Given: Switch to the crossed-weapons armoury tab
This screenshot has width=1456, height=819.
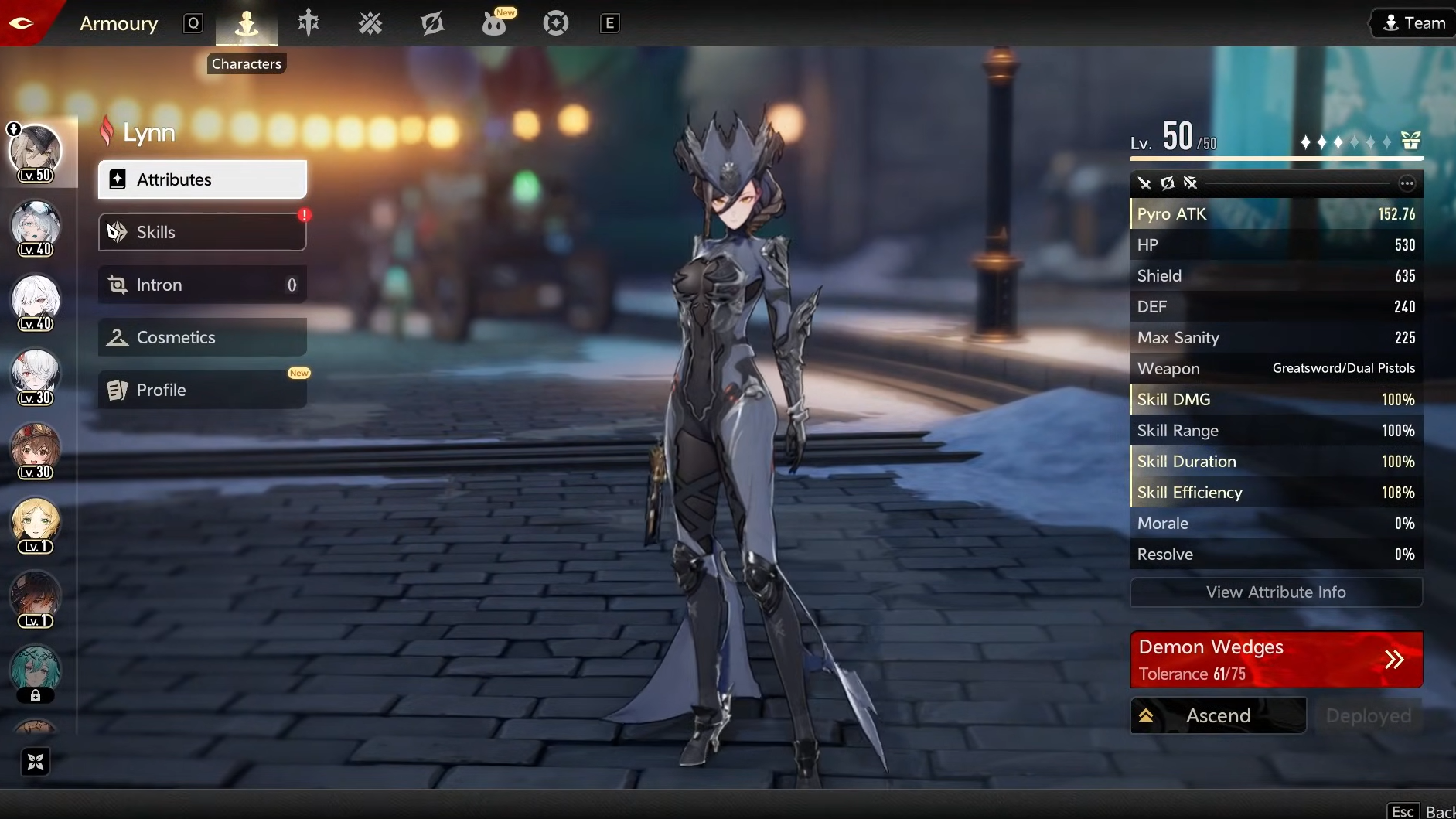Looking at the screenshot, I should (x=370, y=23).
